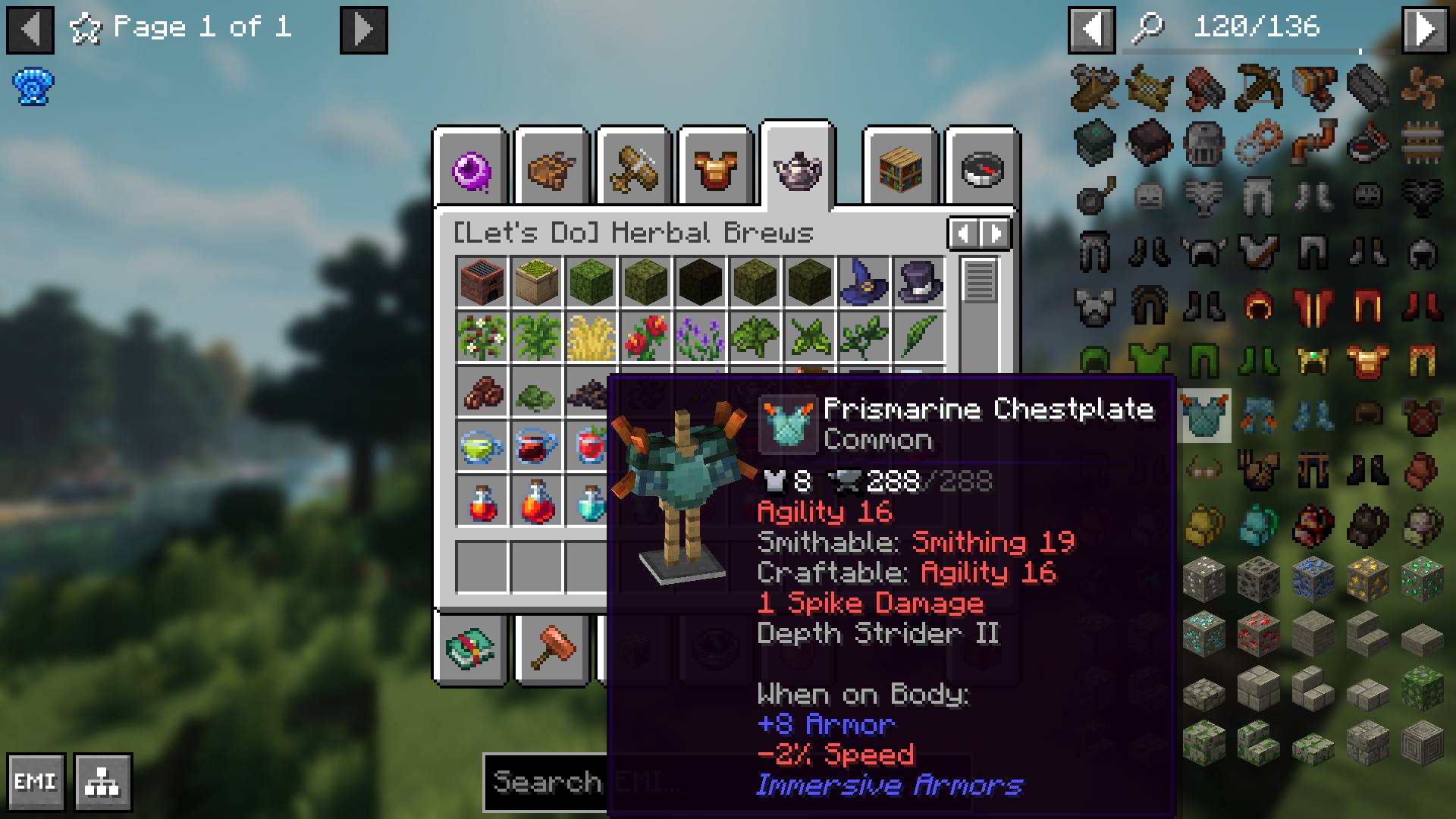The image size is (1456, 819).
Task: Select the green tea cup item
Action: [x=482, y=446]
